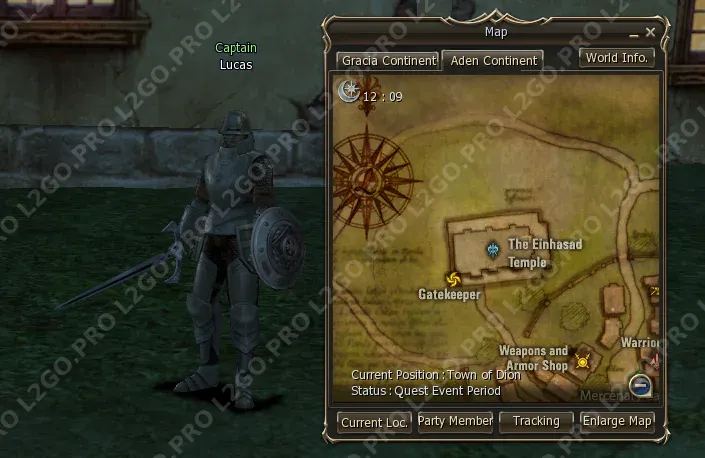This screenshot has height=458, width=705.
Task: Select the Gatekeeper marker on the map
Action: pyautogui.click(x=452, y=279)
